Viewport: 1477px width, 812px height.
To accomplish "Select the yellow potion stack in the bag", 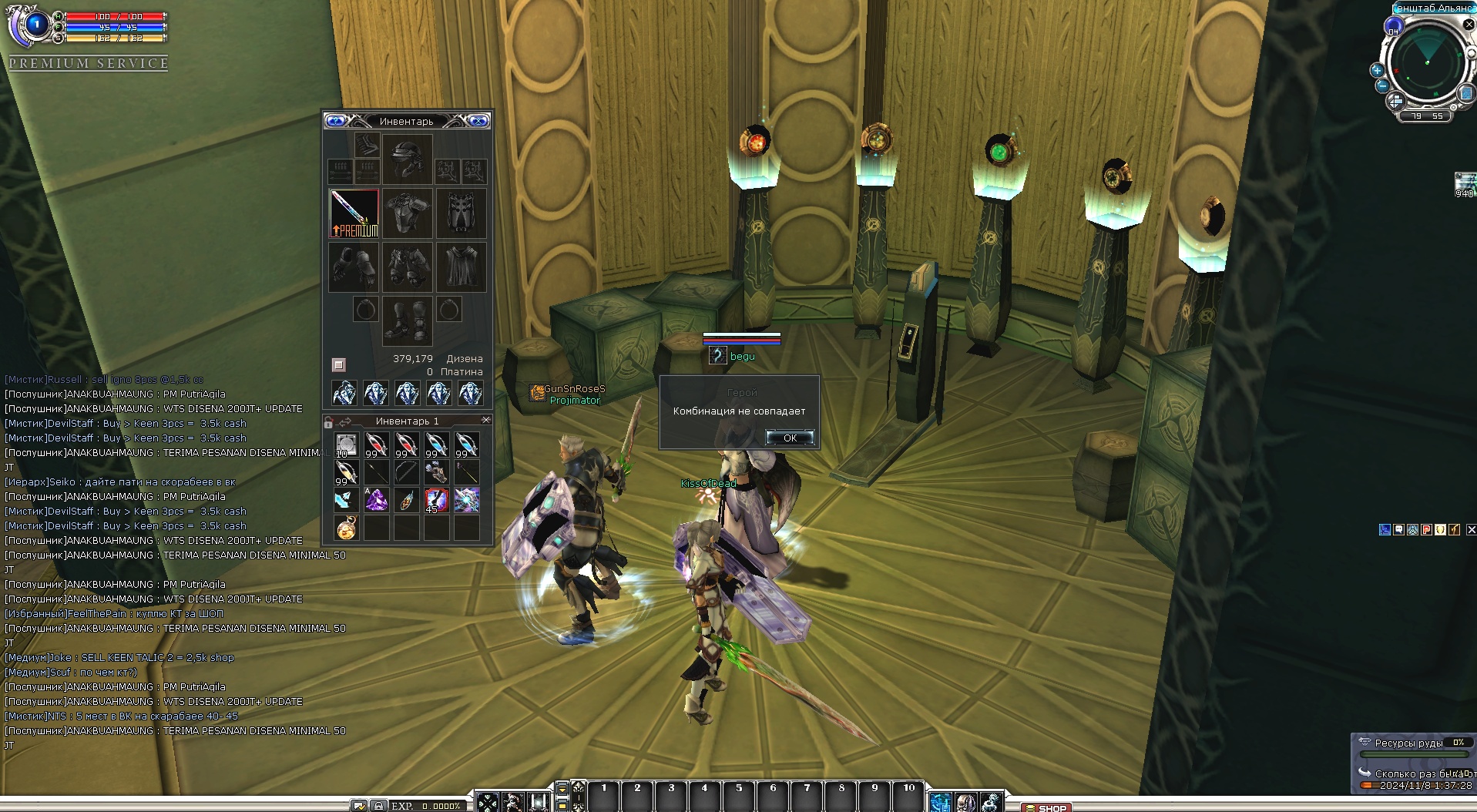I will click(346, 471).
